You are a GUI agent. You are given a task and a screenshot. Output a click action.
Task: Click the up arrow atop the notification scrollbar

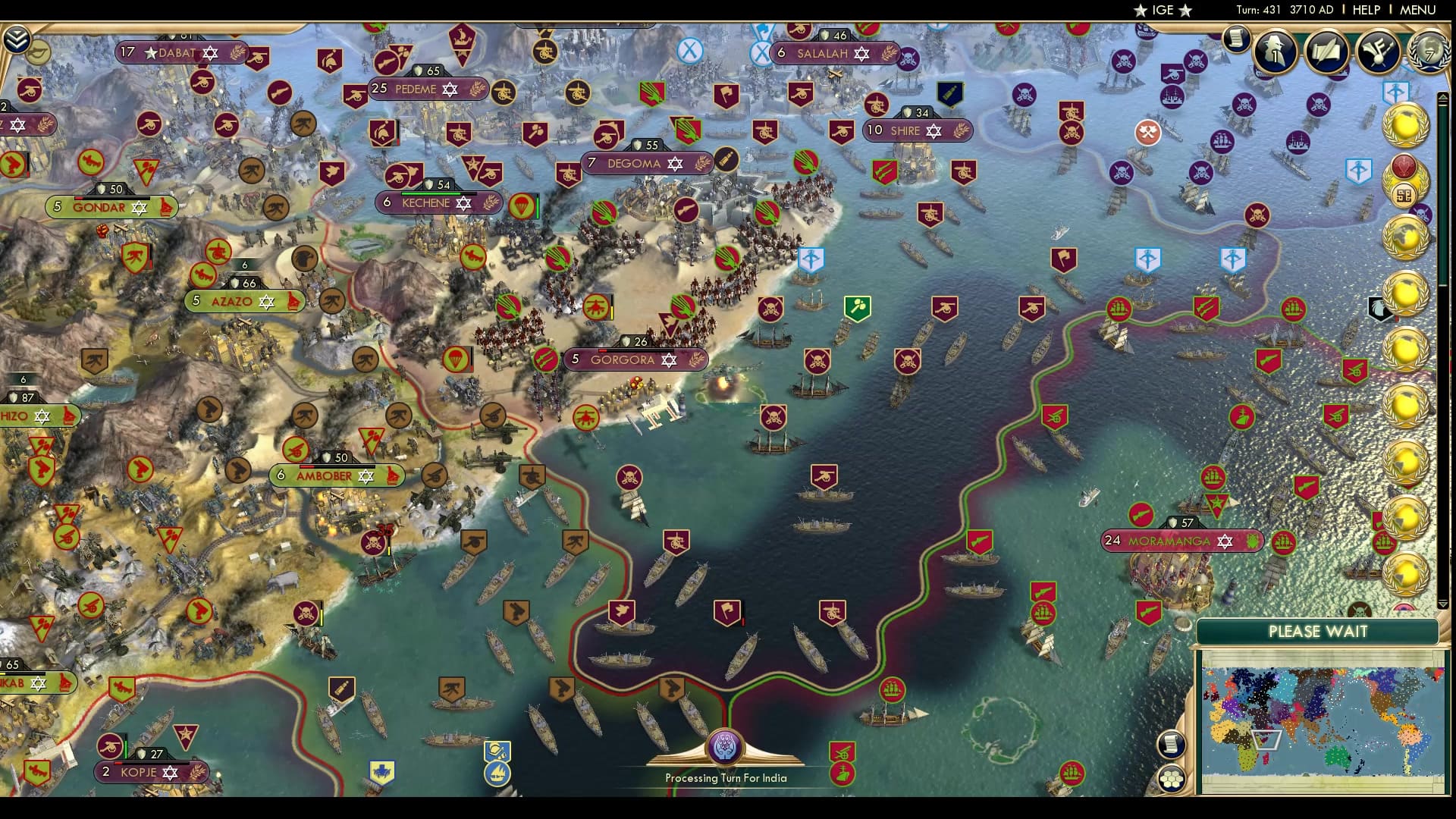[x=1443, y=97]
